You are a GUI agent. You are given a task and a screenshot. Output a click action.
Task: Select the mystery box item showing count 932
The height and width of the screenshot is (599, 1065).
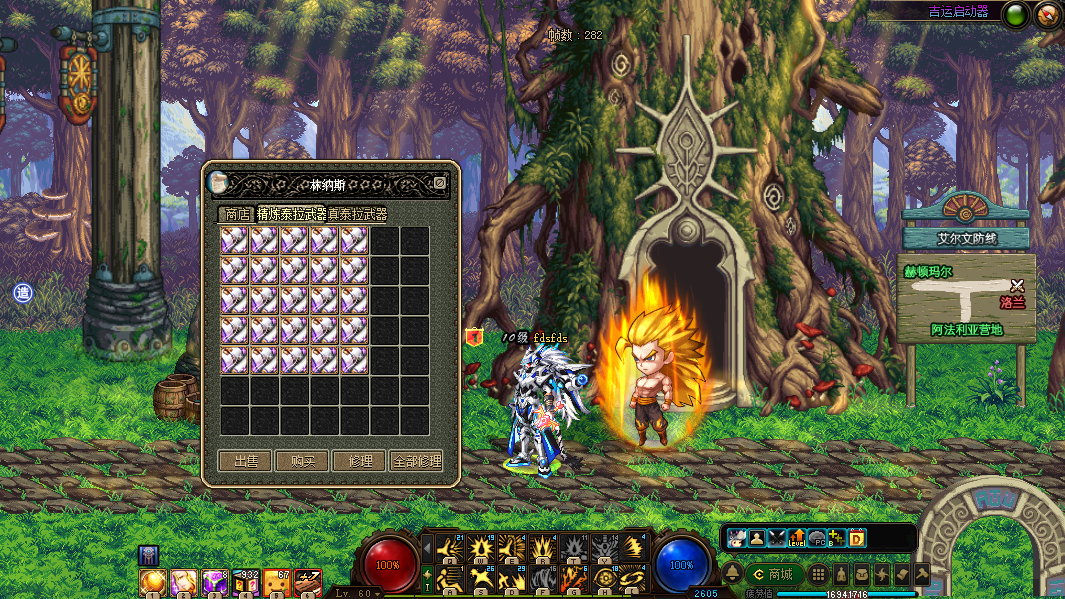(246, 582)
